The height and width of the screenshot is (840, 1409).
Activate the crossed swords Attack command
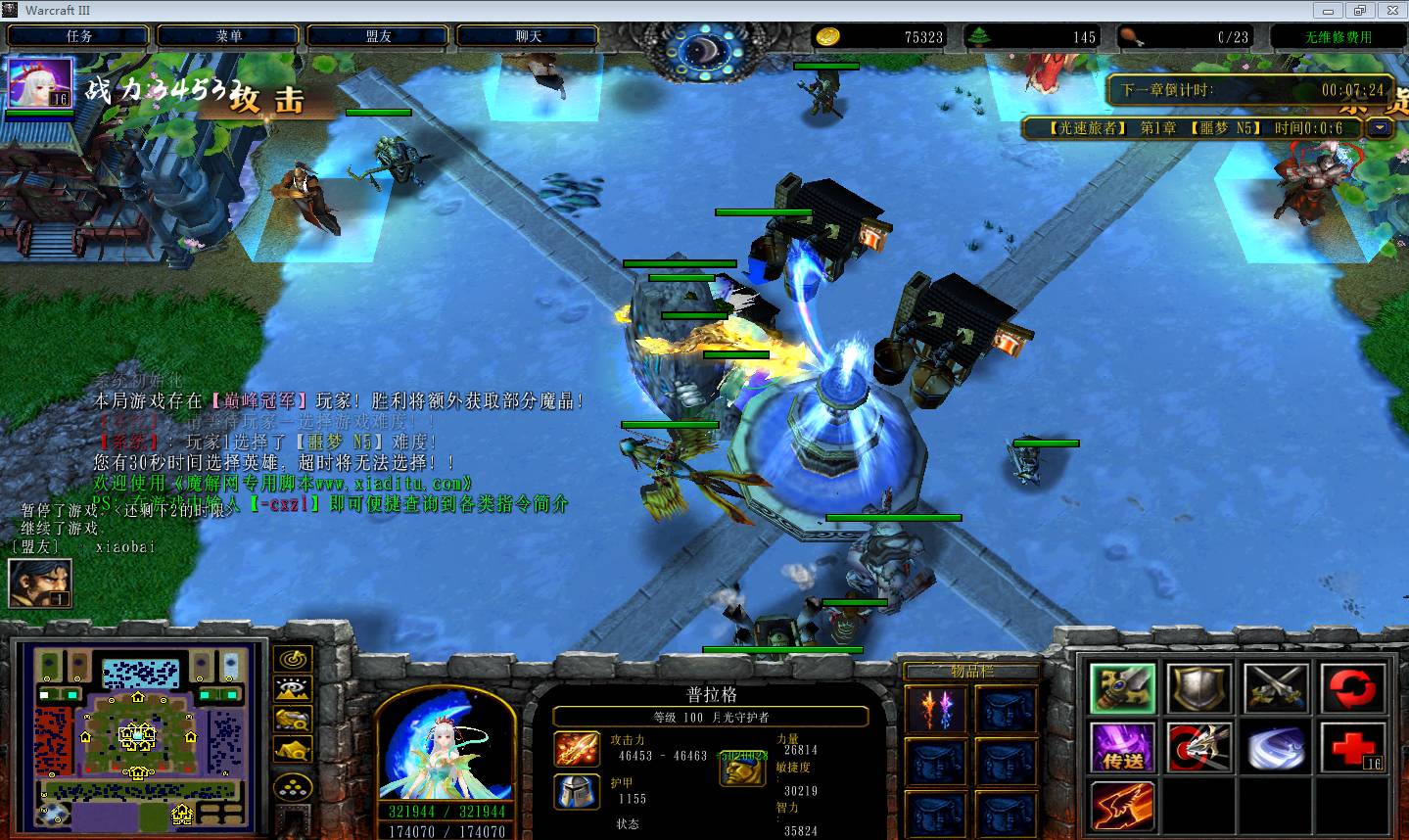[1276, 688]
